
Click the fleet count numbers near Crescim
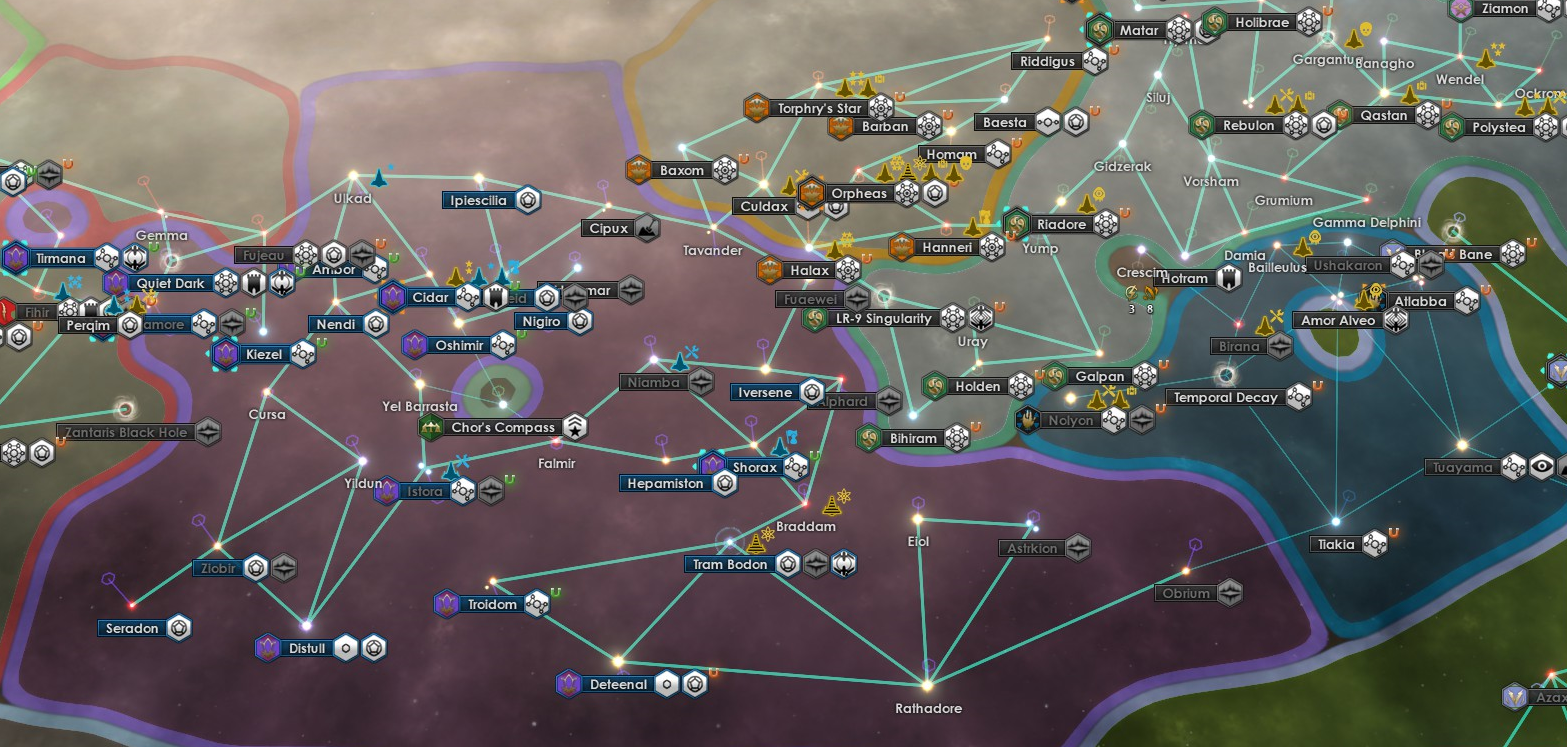pos(1140,309)
